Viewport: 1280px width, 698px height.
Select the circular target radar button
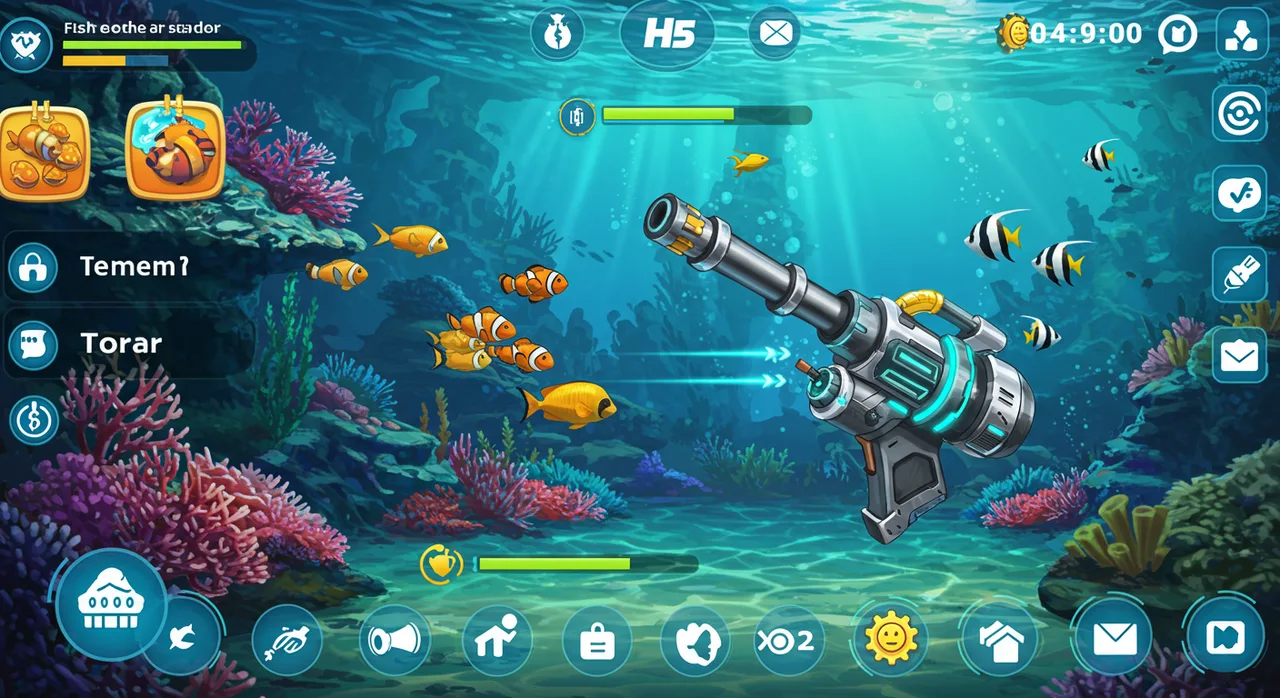1240,113
